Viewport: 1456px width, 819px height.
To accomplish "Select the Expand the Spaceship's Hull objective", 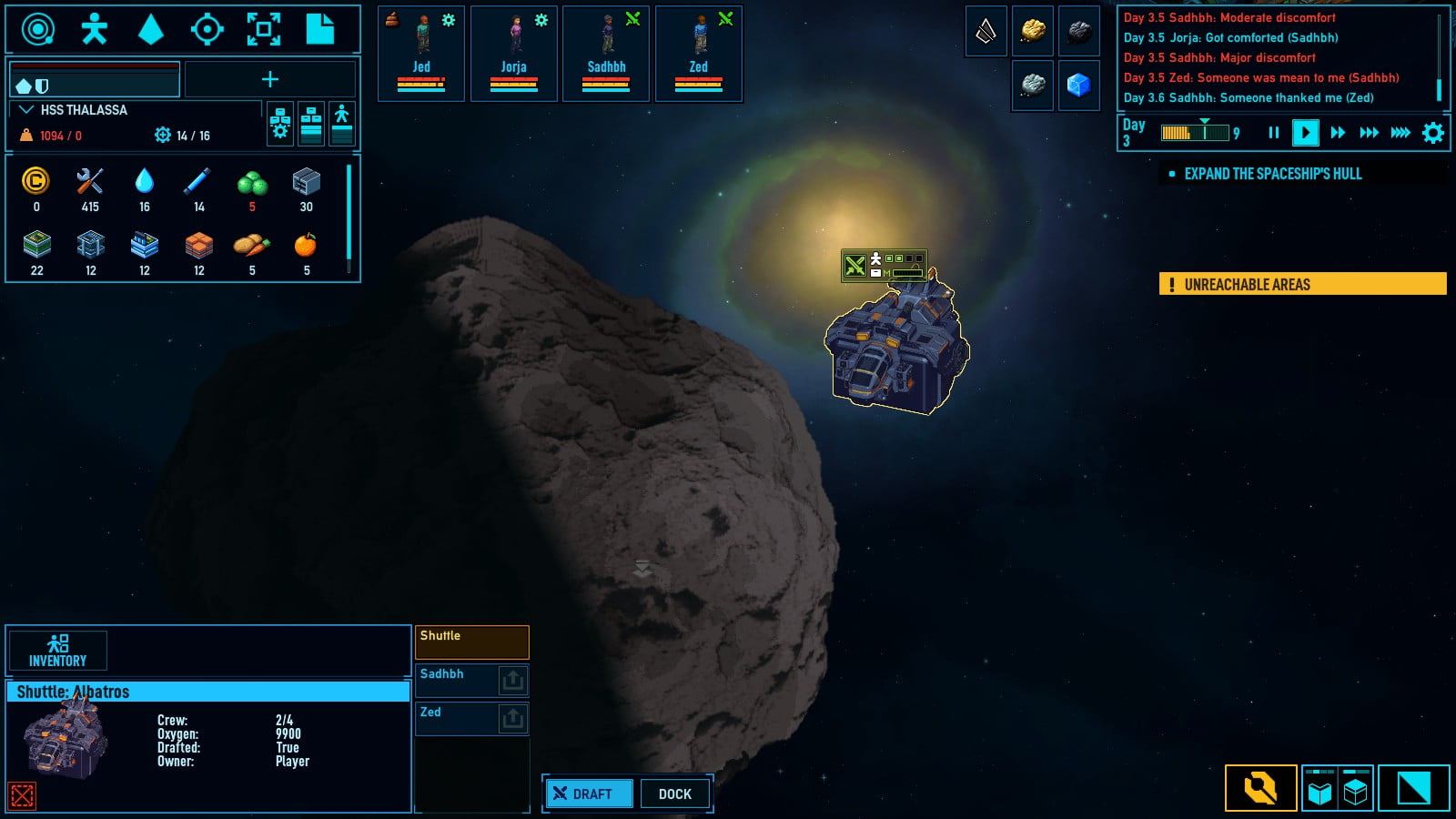I will 1272,174.
